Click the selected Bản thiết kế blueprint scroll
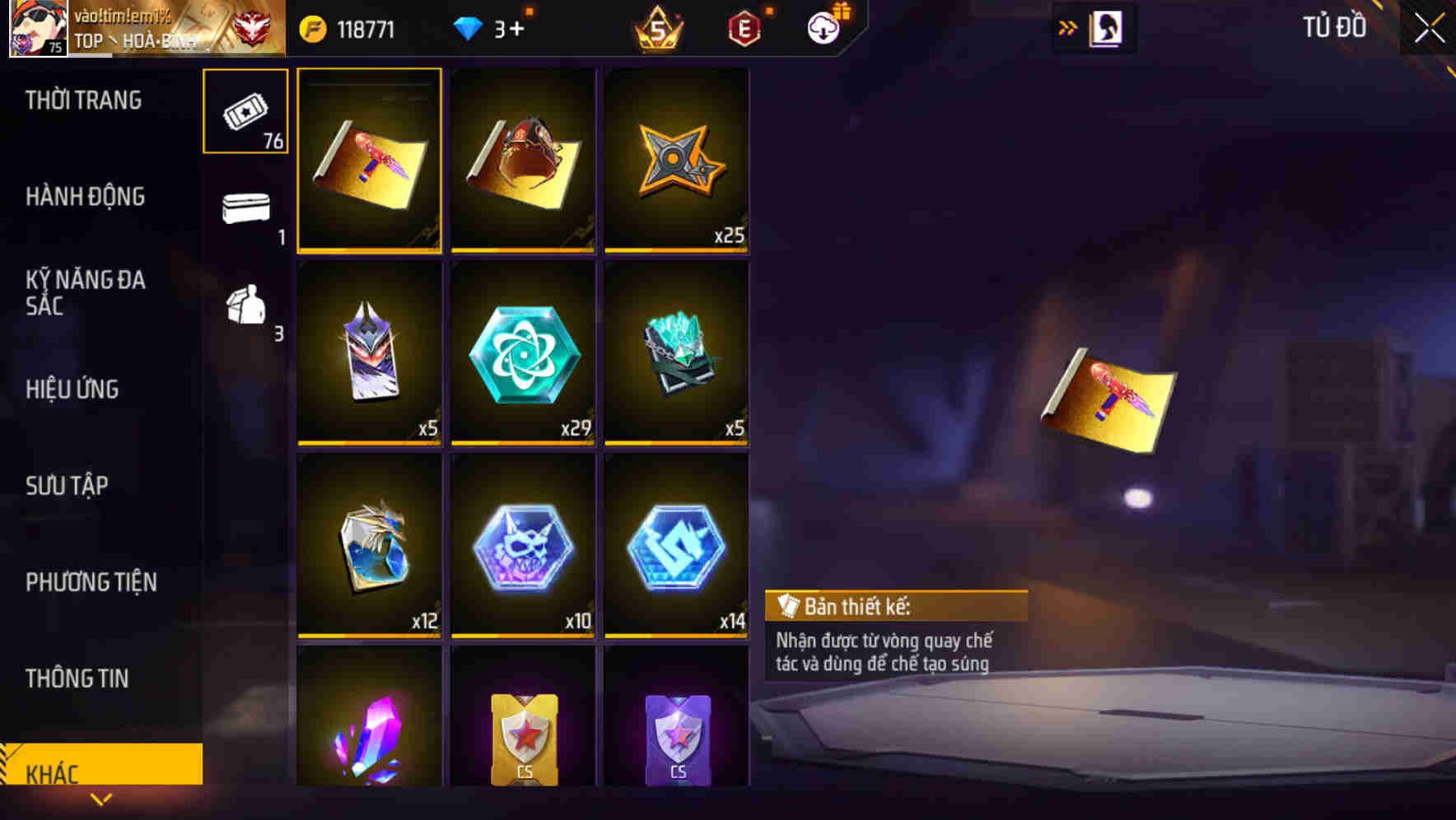The height and width of the screenshot is (820, 1456). [x=369, y=161]
